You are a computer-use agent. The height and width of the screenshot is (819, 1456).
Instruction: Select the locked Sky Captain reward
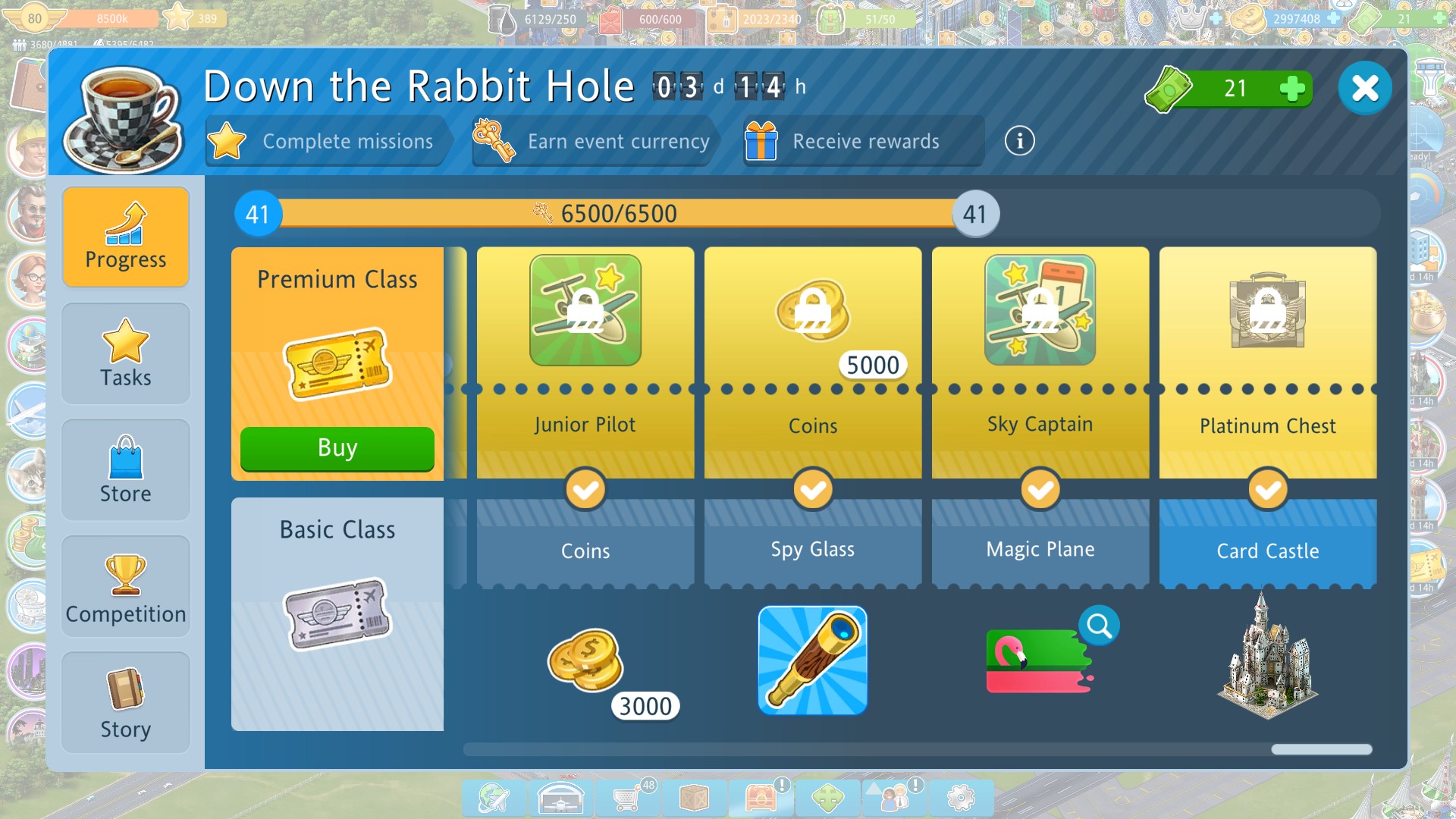(x=1040, y=311)
